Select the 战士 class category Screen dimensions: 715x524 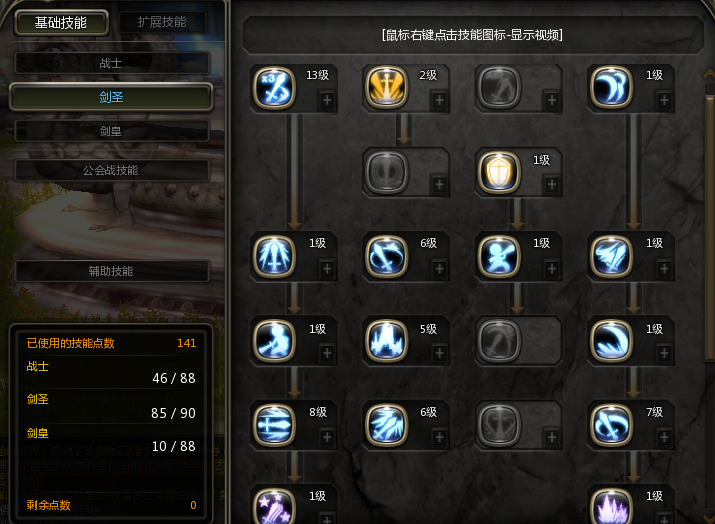[112, 62]
